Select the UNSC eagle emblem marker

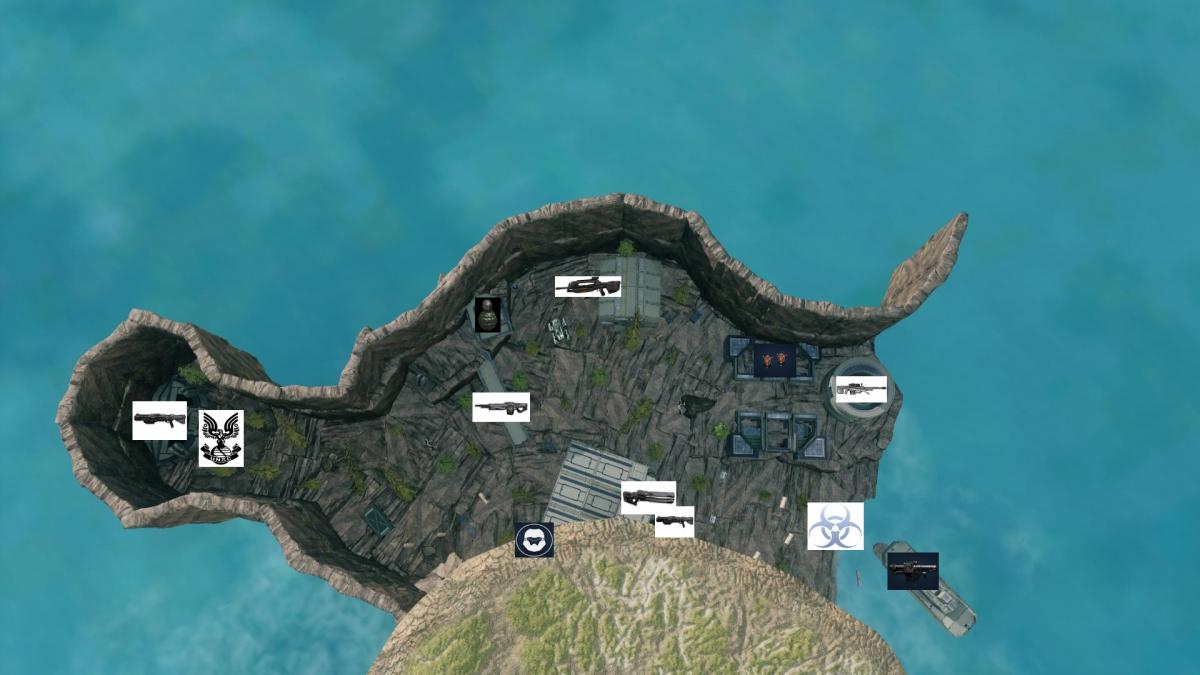(x=221, y=438)
